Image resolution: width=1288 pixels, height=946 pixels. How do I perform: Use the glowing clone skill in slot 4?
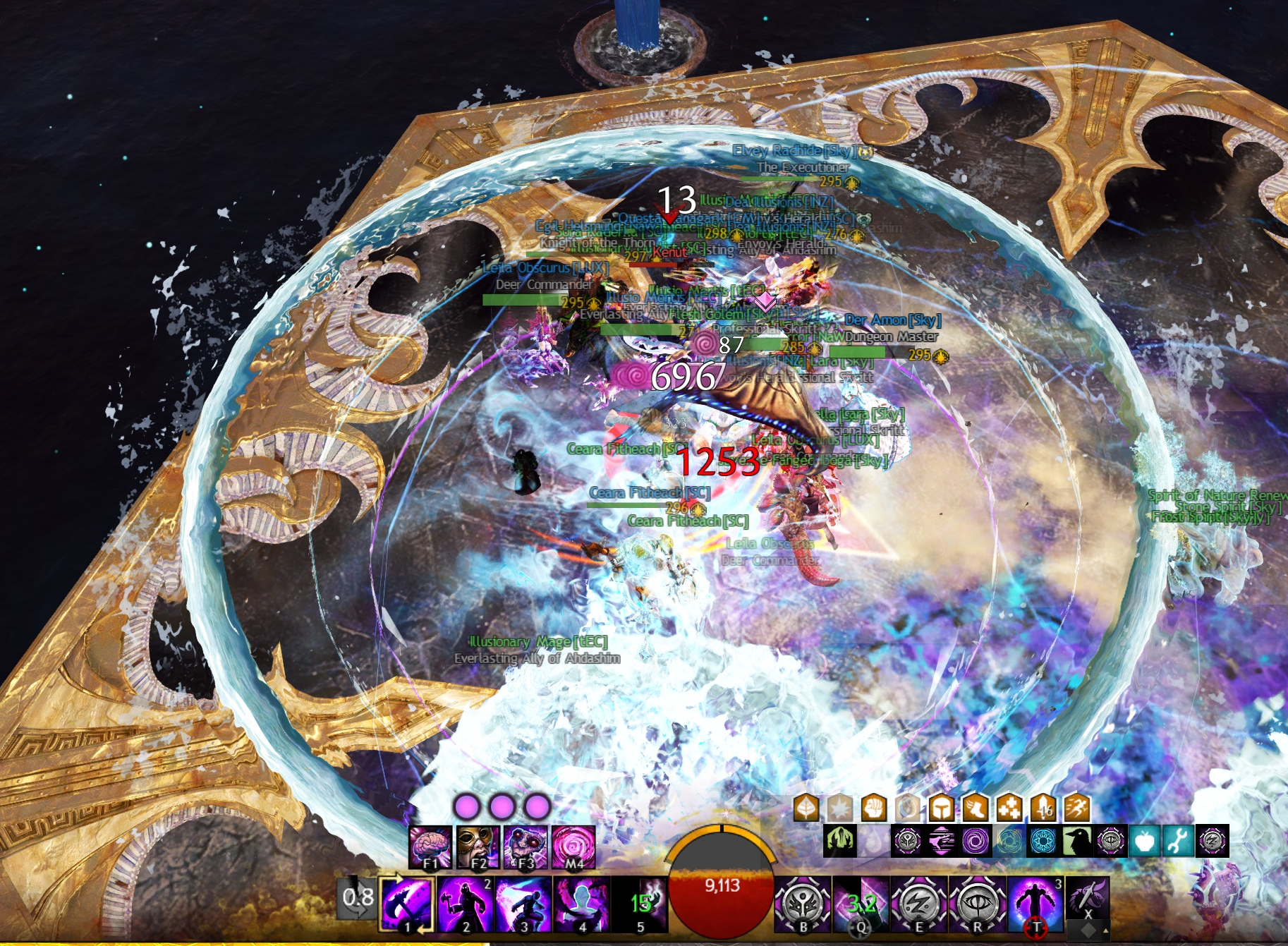[x=581, y=904]
